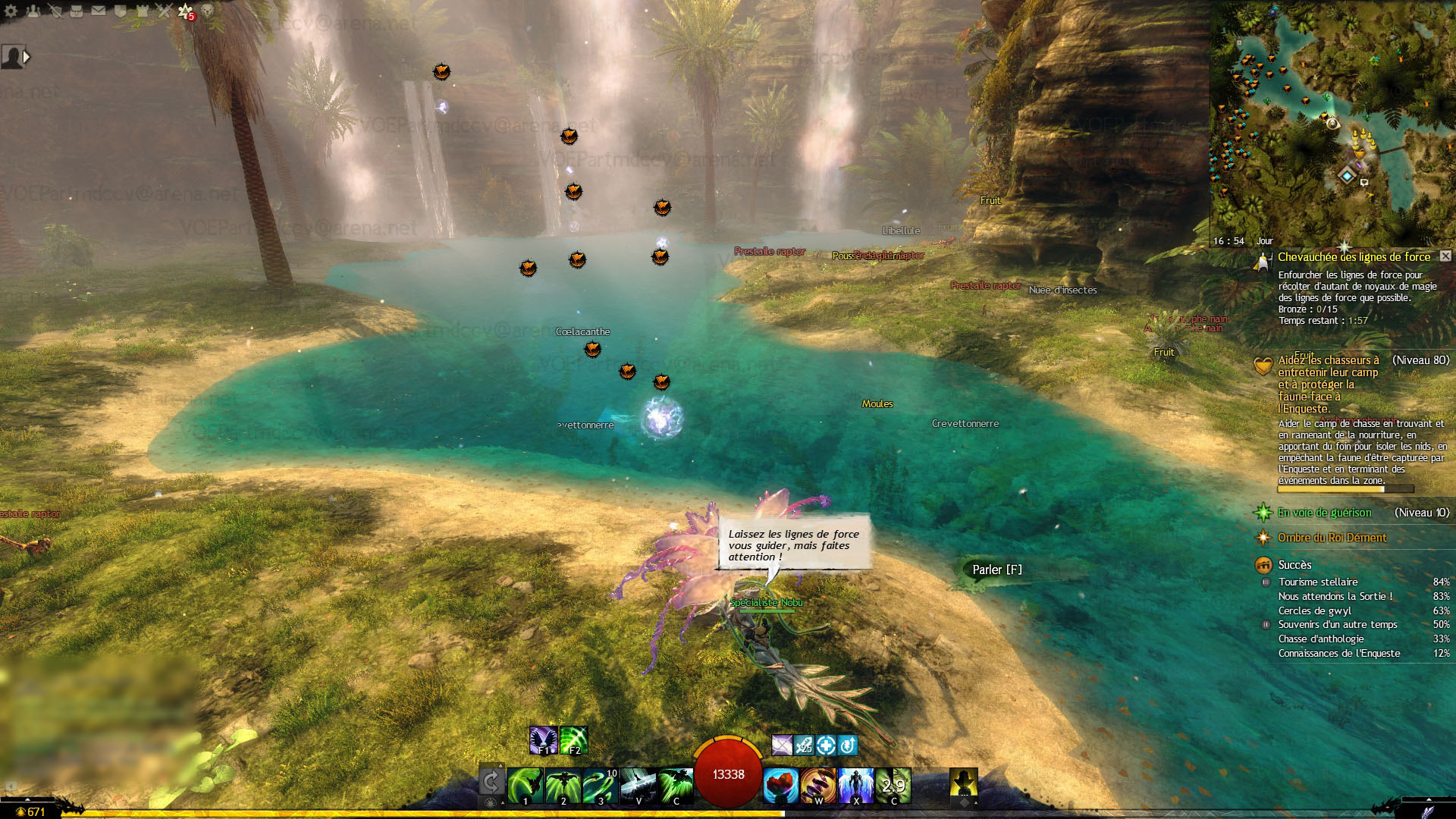Activate the yellow mount skill icon
The height and width of the screenshot is (819, 1456).
click(963, 783)
